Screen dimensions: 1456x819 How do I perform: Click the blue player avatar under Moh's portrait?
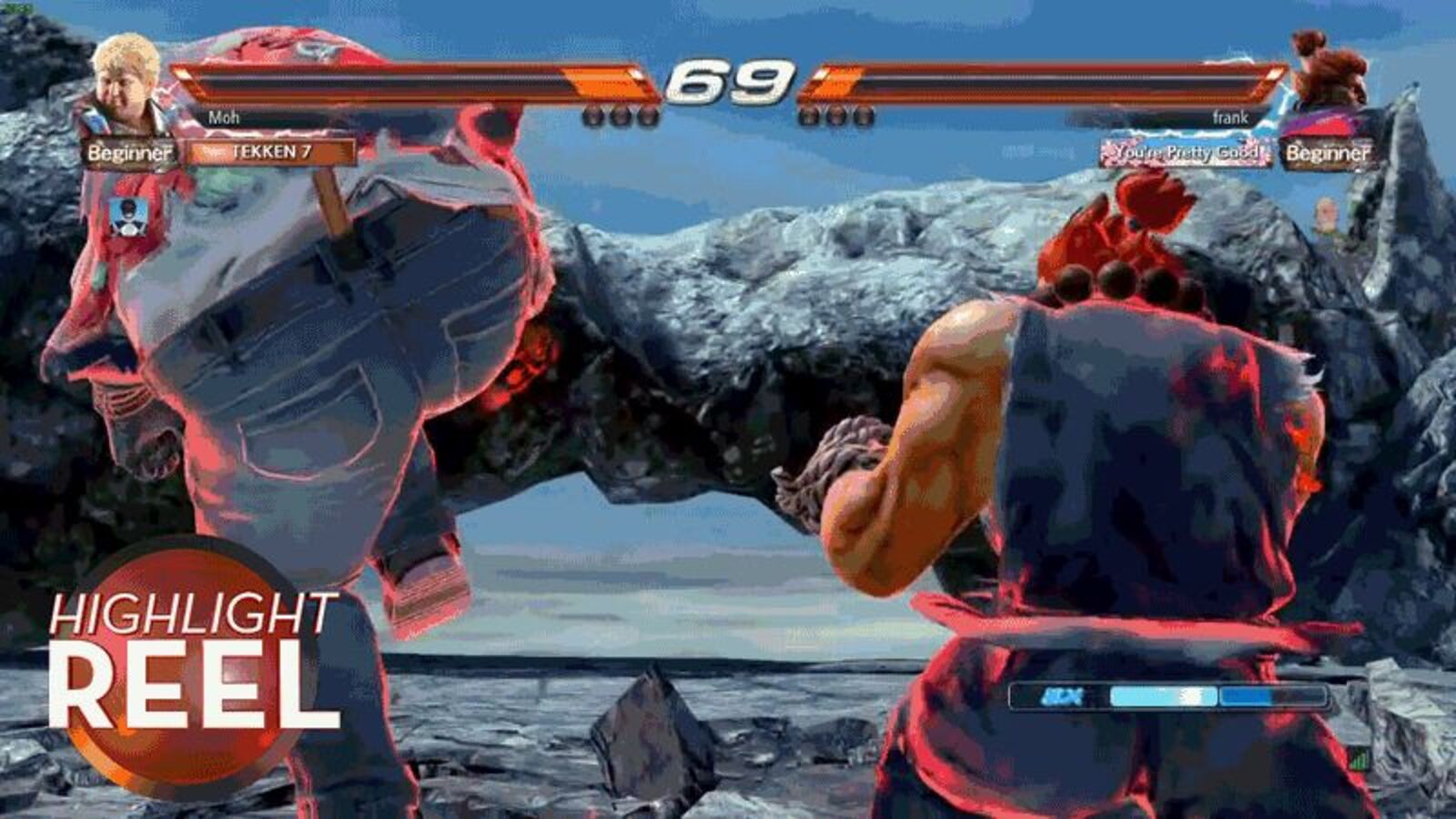pos(130,217)
